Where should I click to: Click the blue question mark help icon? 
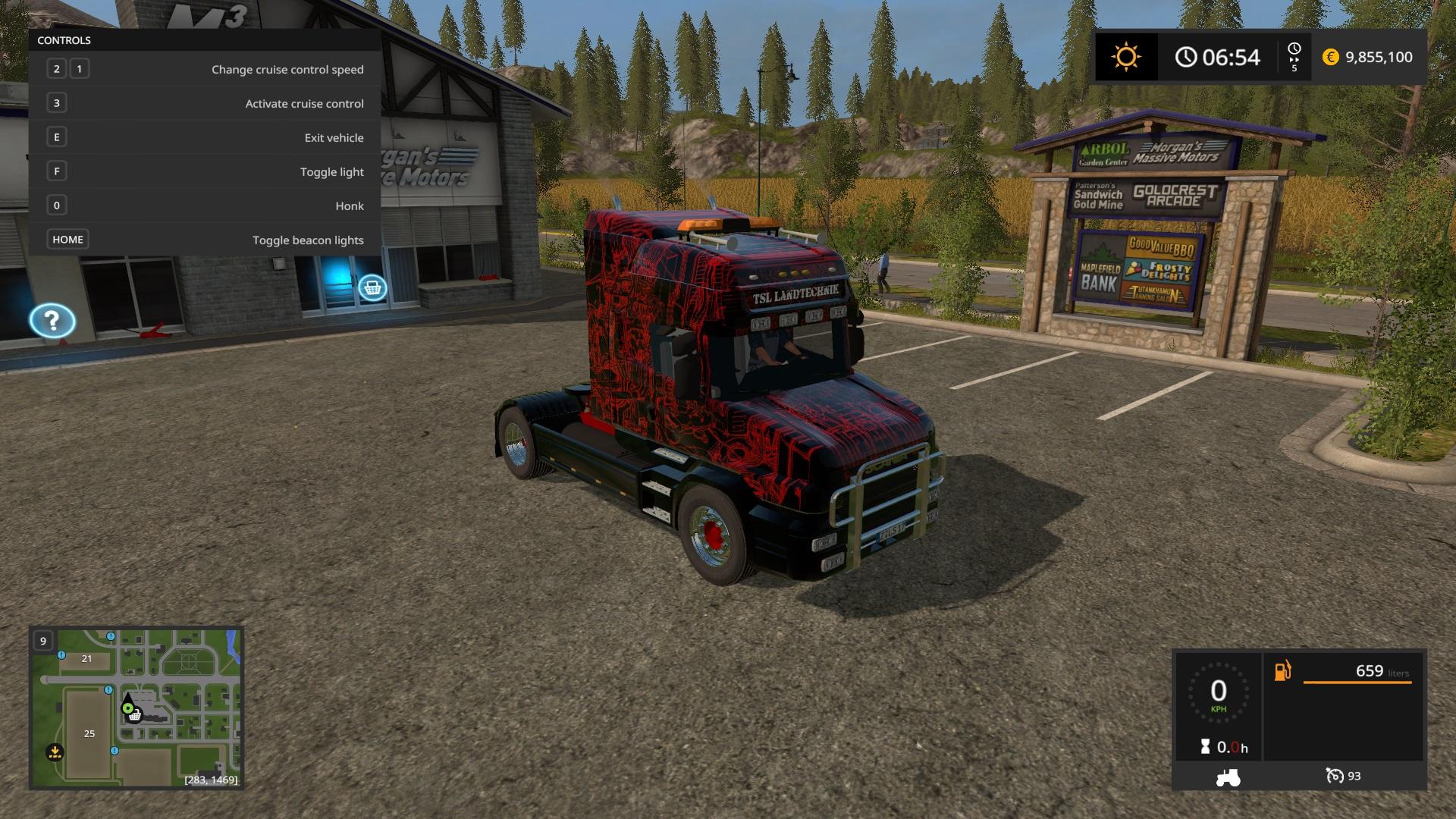[x=52, y=322]
